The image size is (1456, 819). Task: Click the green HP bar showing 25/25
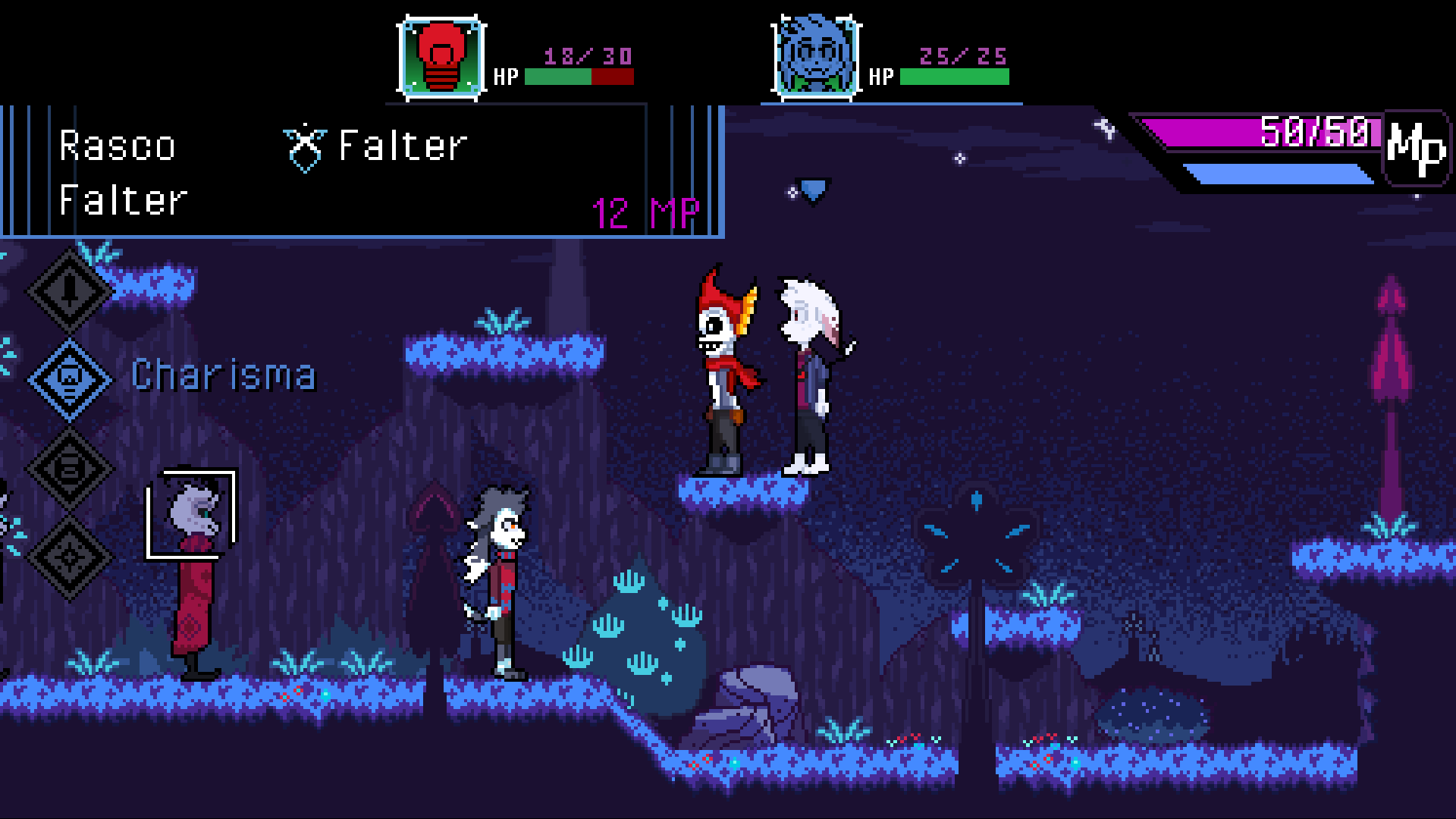pyautogui.click(x=954, y=76)
